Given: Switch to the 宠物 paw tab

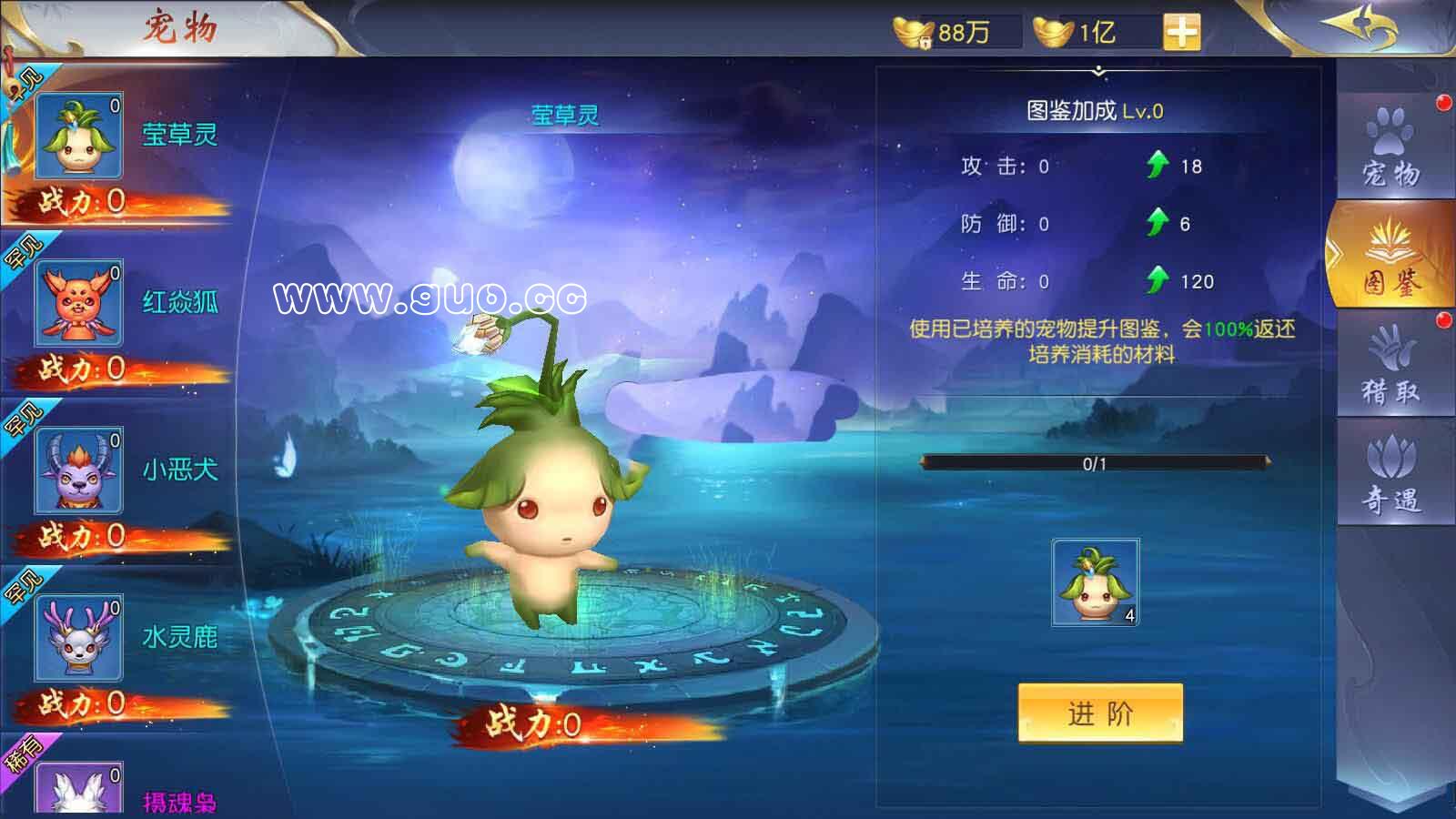Looking at the screenshot, I should 1390,147.
